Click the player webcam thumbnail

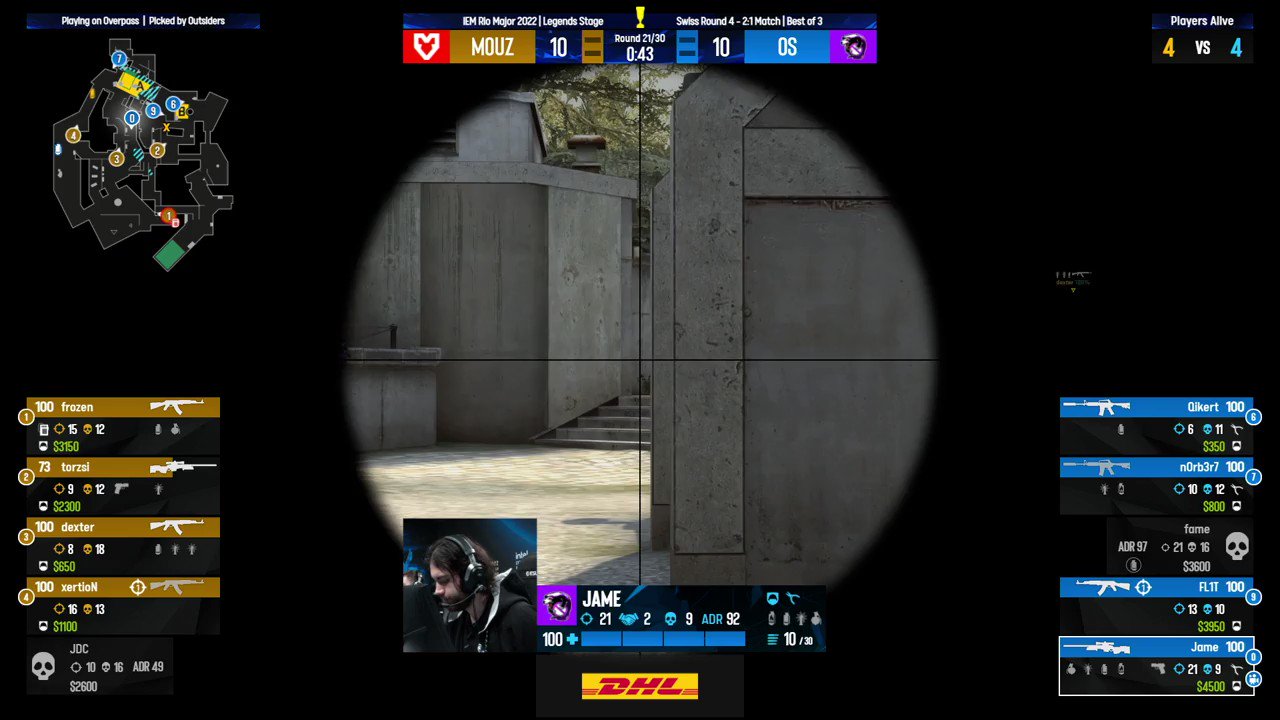coord(470,585)
